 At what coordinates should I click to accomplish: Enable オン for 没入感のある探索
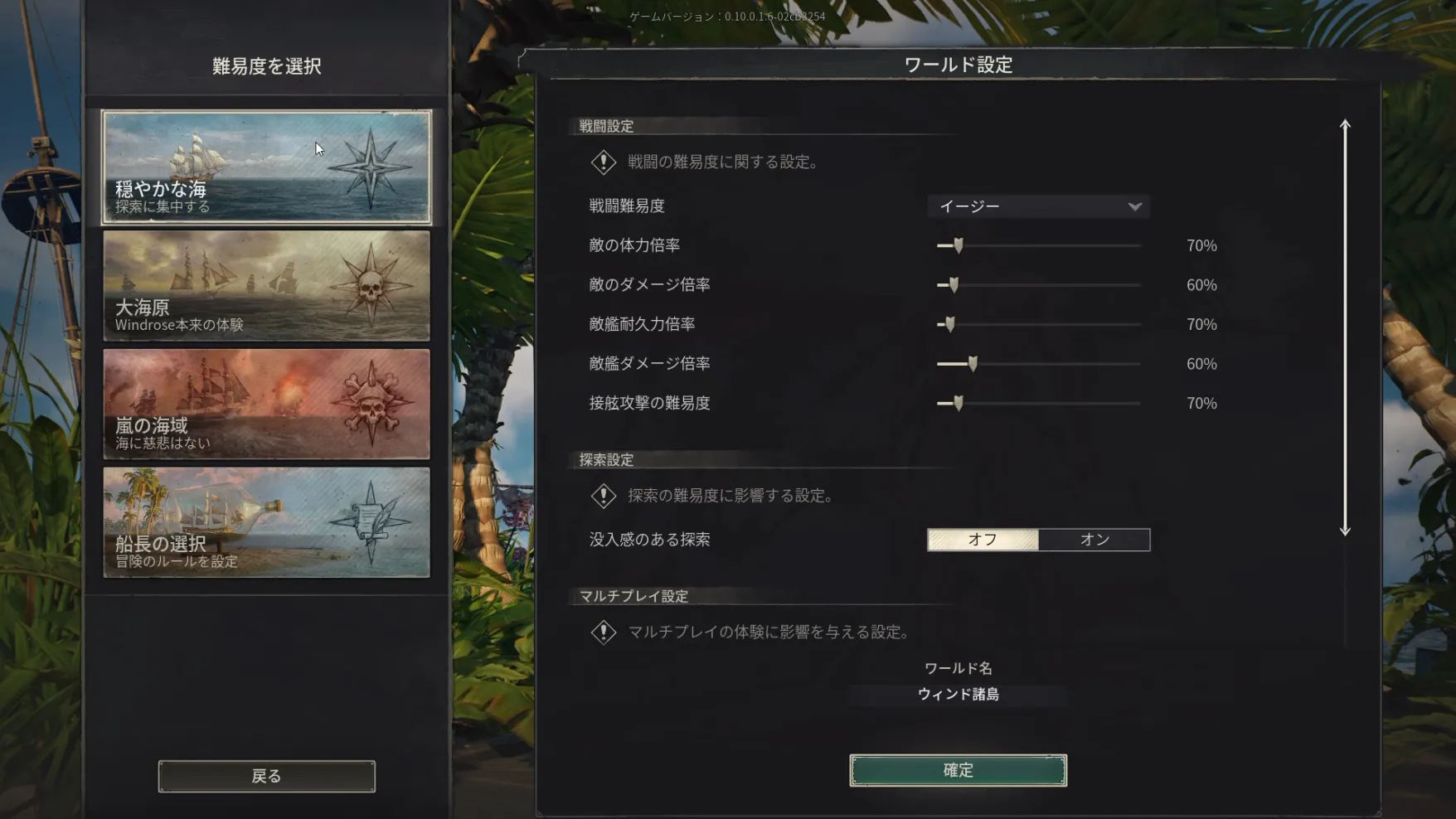click(x=1094, y=540)
